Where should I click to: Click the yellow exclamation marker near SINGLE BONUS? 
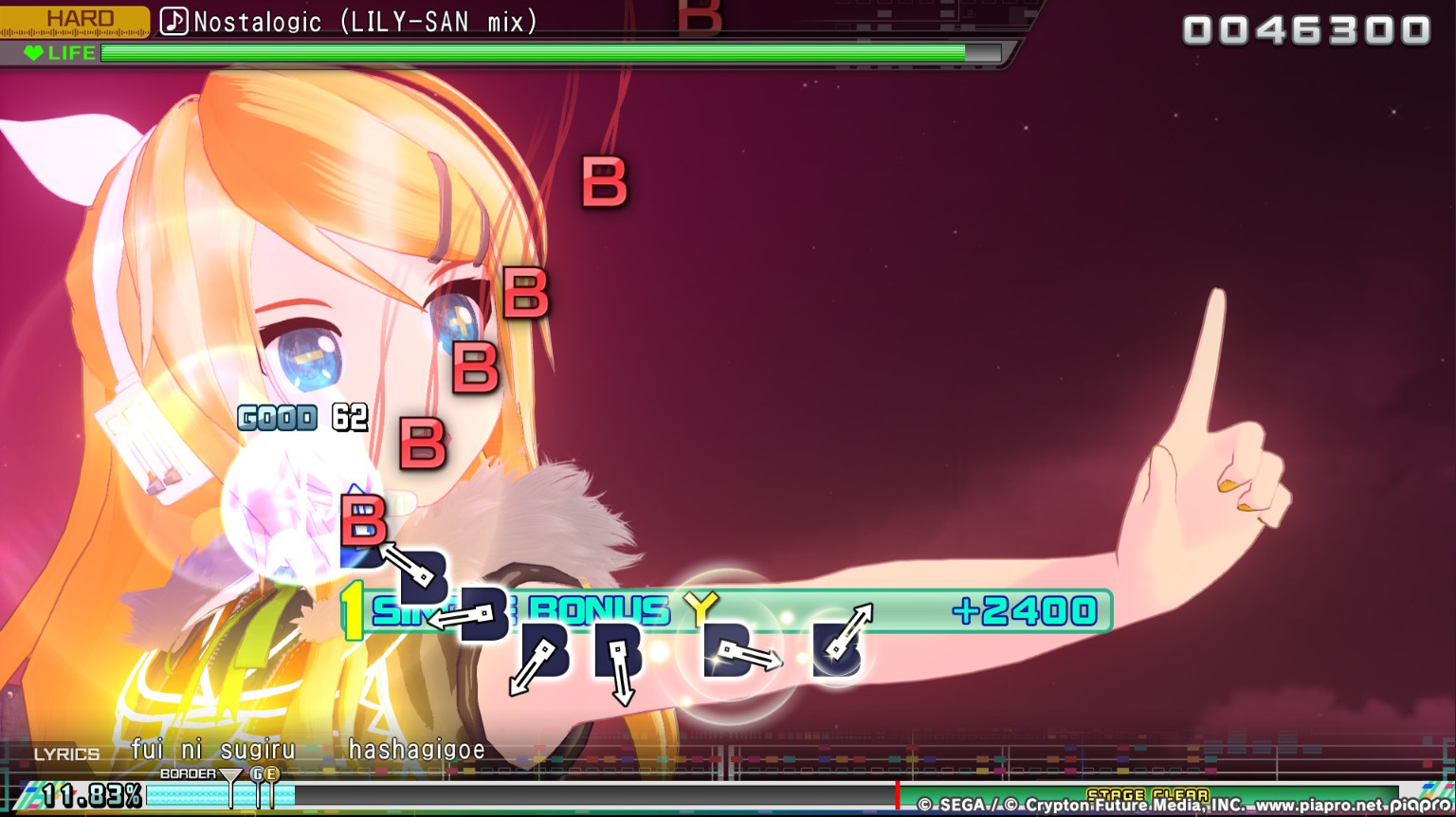[x=353, y=611]
